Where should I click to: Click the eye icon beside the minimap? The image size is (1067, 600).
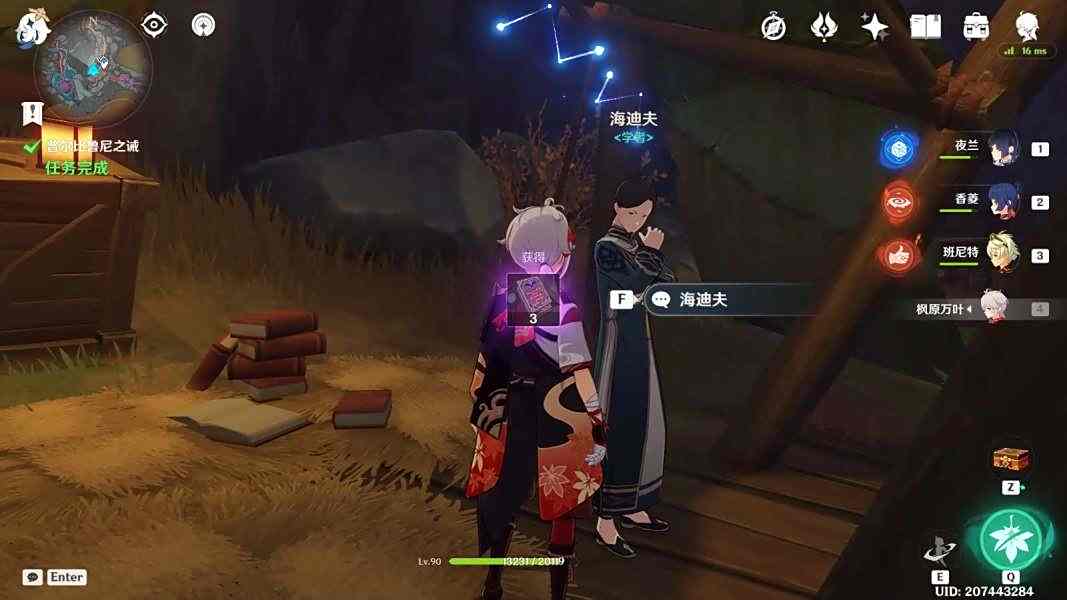(x=154, y=25)
